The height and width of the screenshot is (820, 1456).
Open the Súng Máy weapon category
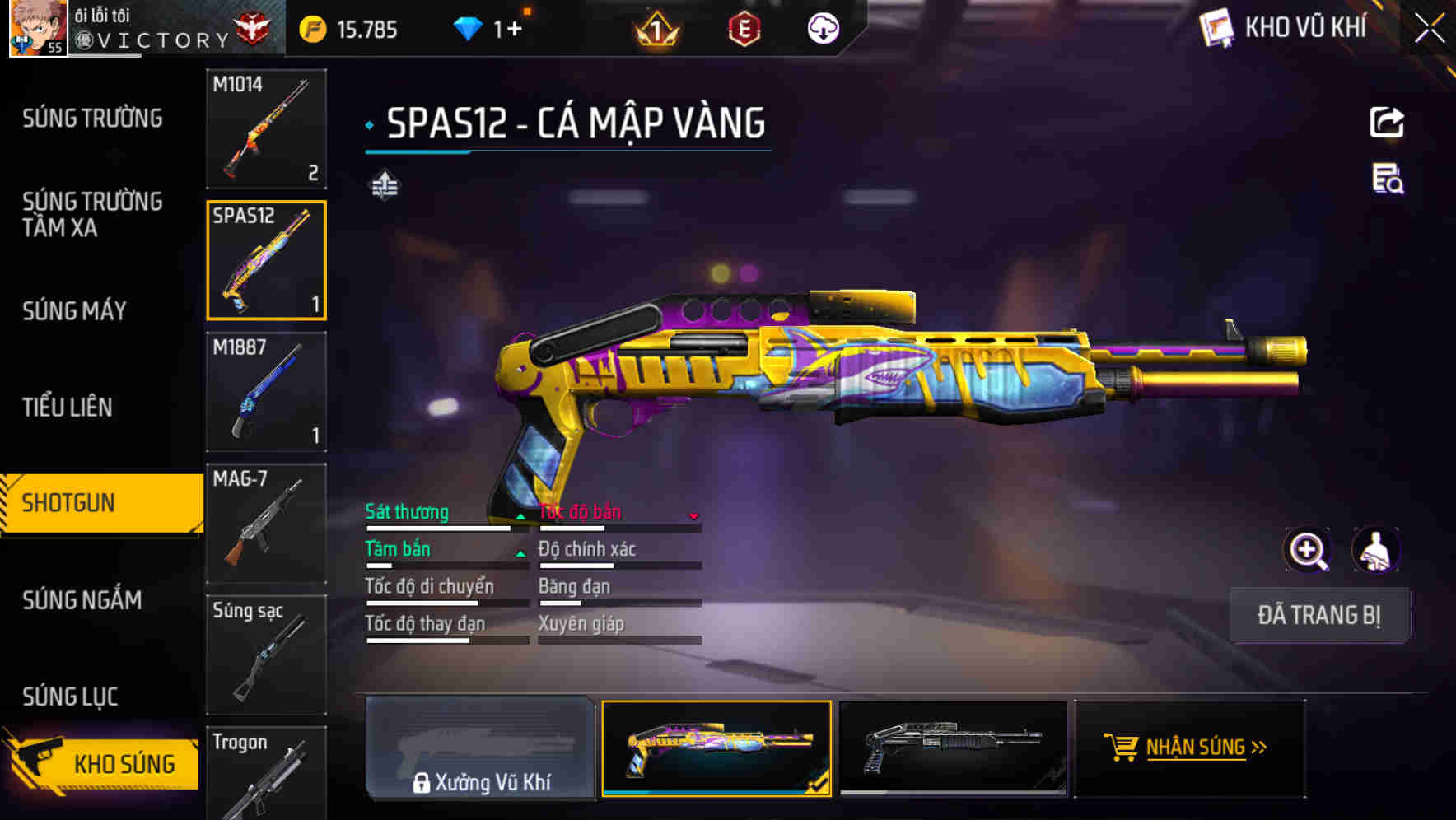tap(74, 310)
